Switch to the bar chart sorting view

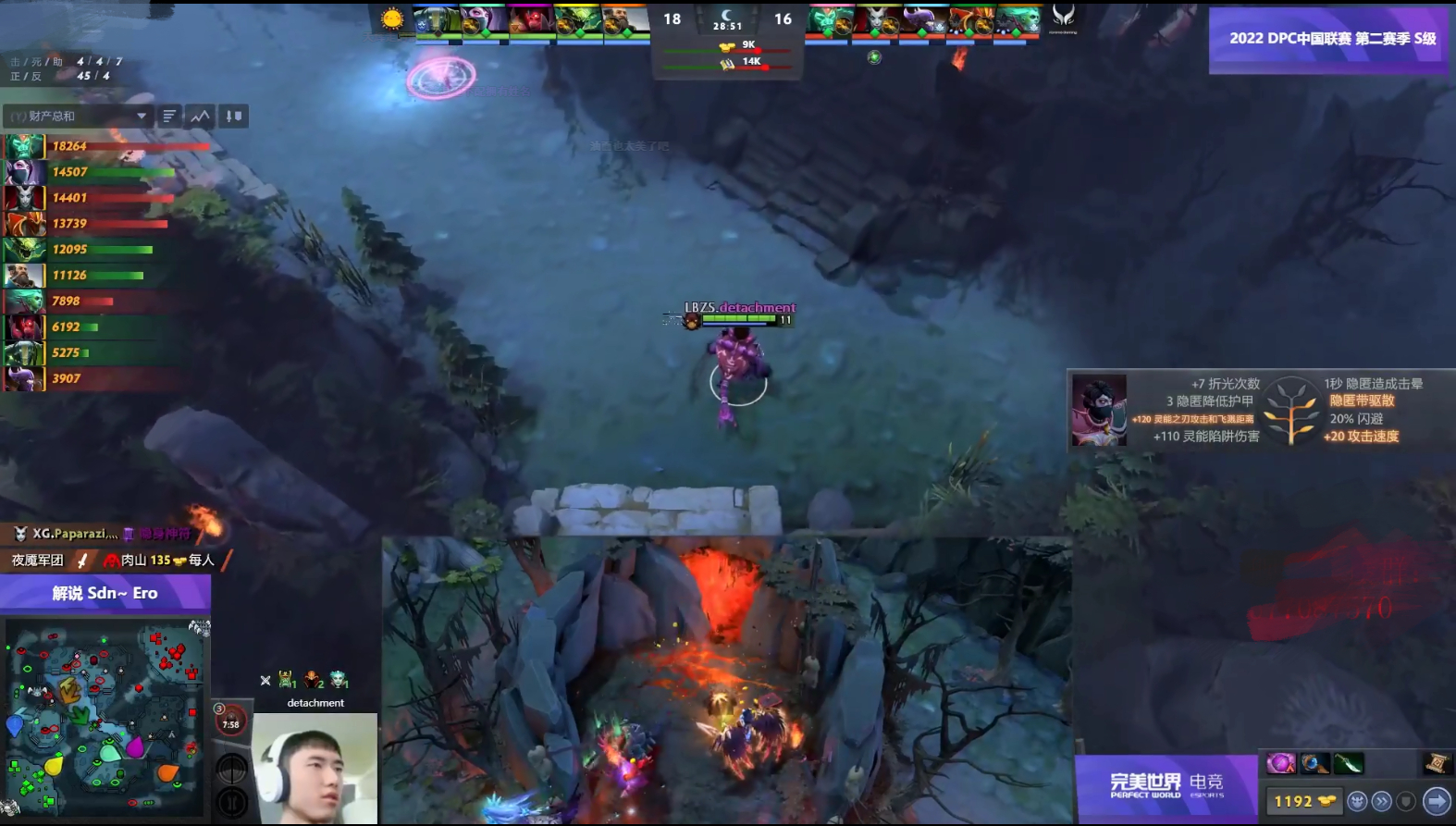coord(167,116)
